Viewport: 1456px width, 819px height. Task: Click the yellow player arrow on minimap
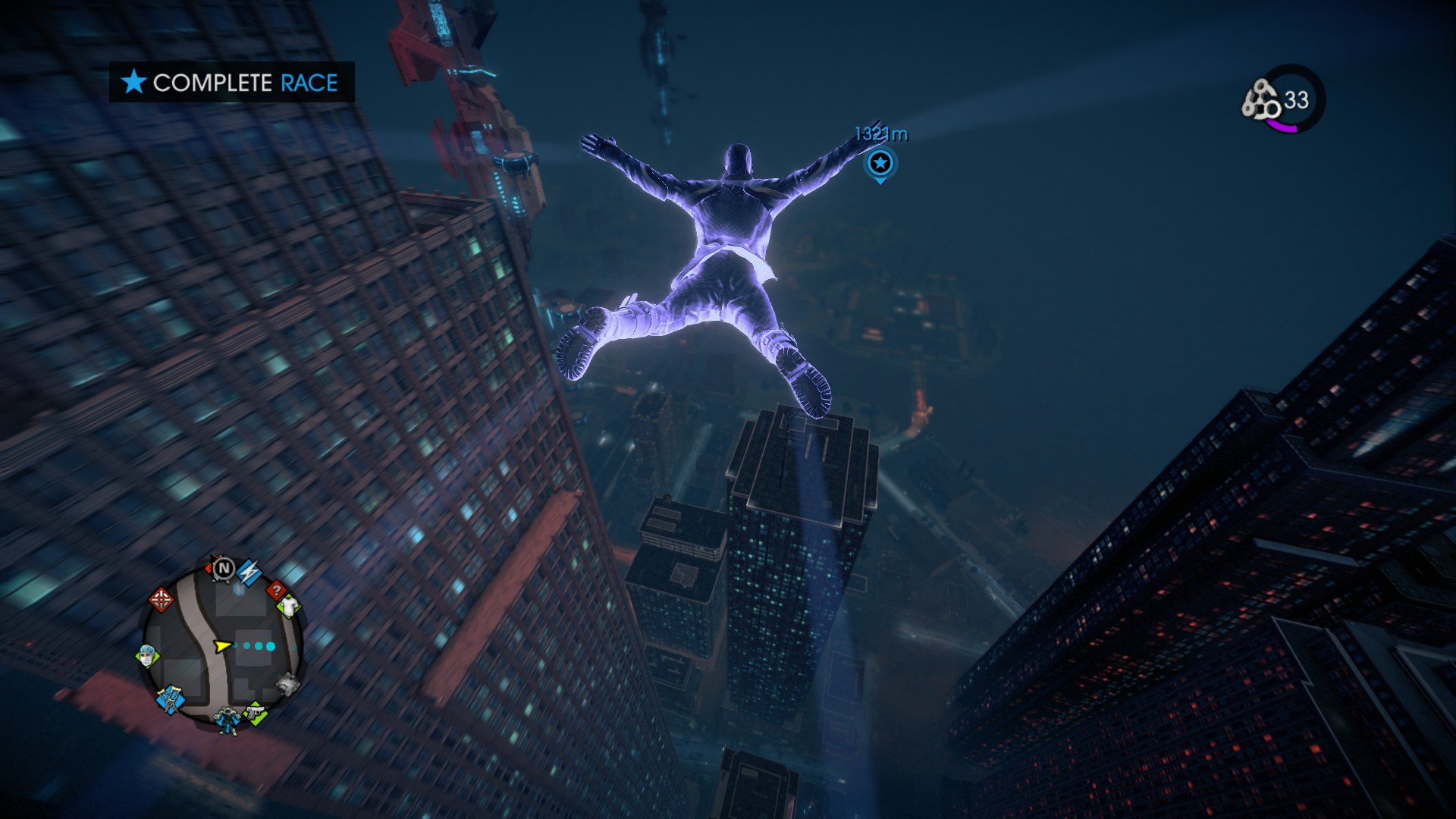click(x=222, y=646)
